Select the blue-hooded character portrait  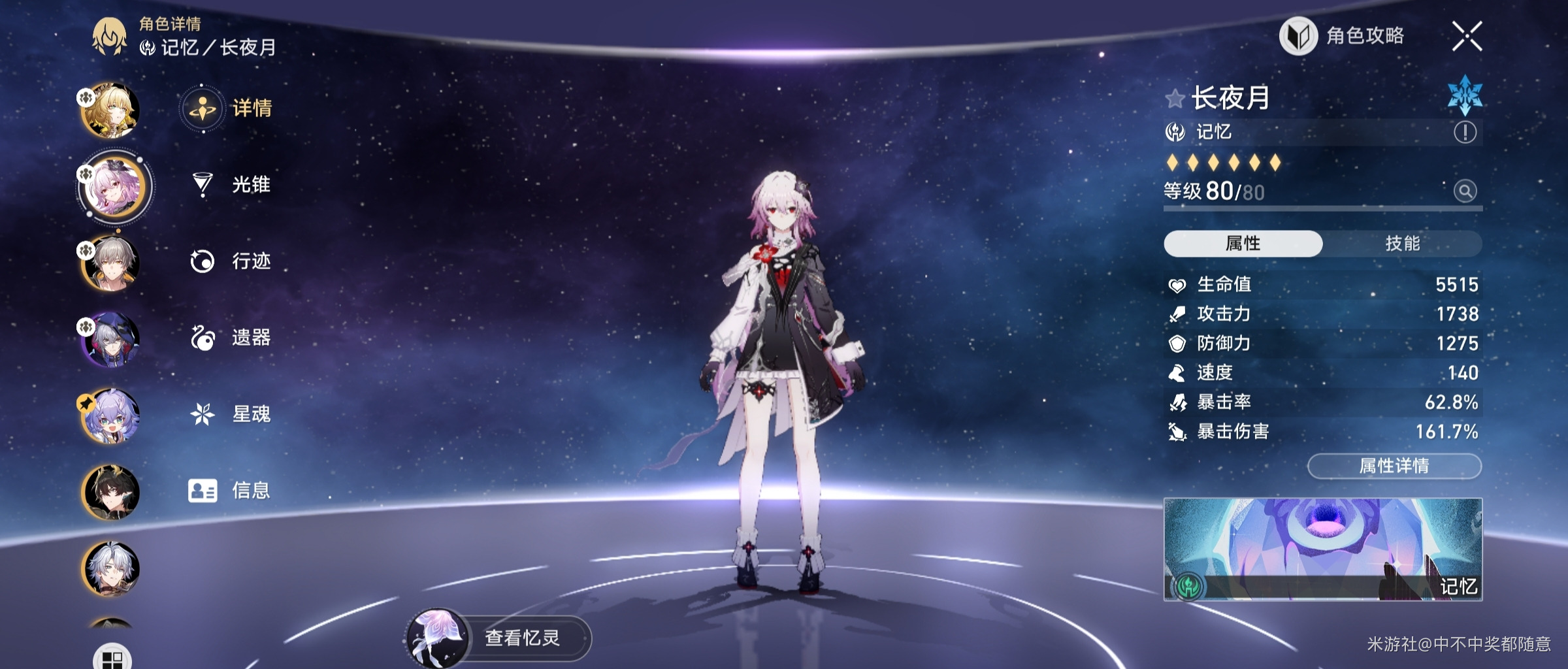click(110, 339)
